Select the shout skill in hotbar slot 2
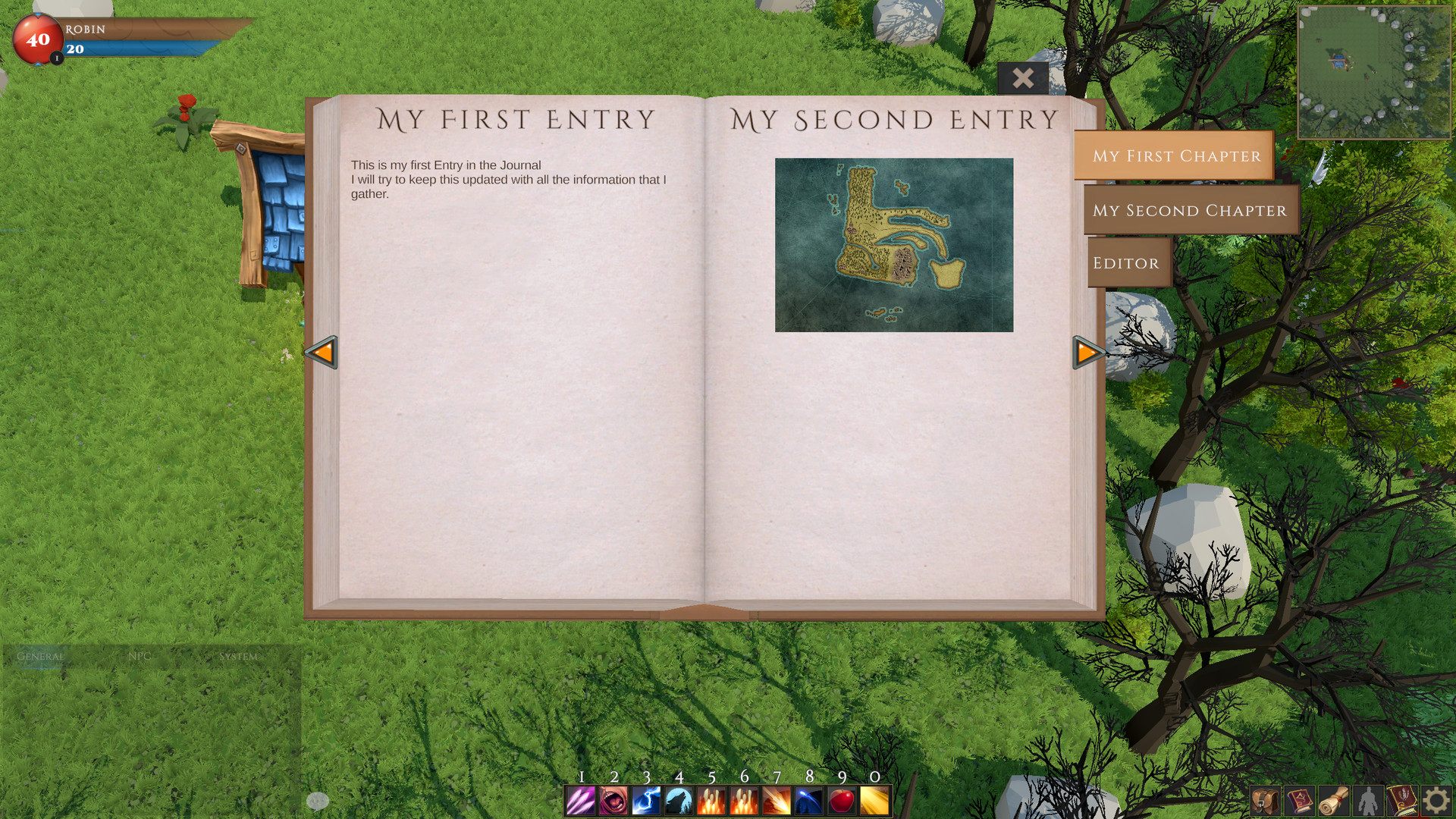This screenshot has width=1456, height=819. (613, 801)
